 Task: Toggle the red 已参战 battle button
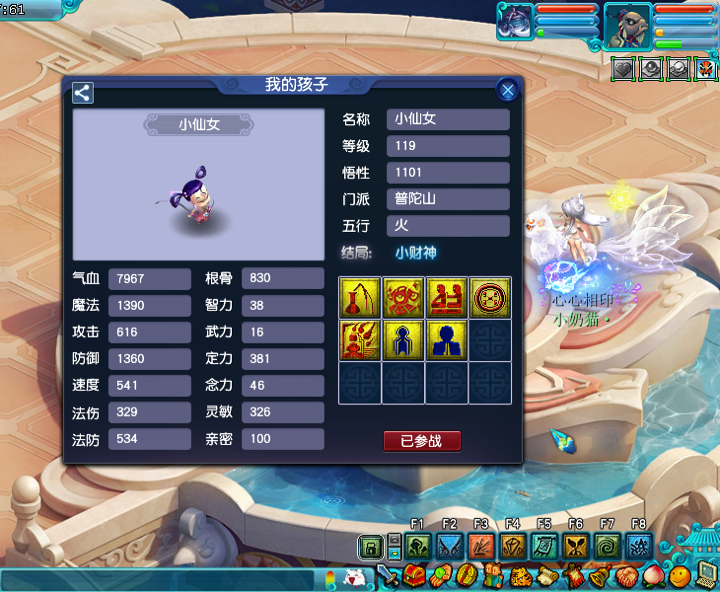click(422, 441)
